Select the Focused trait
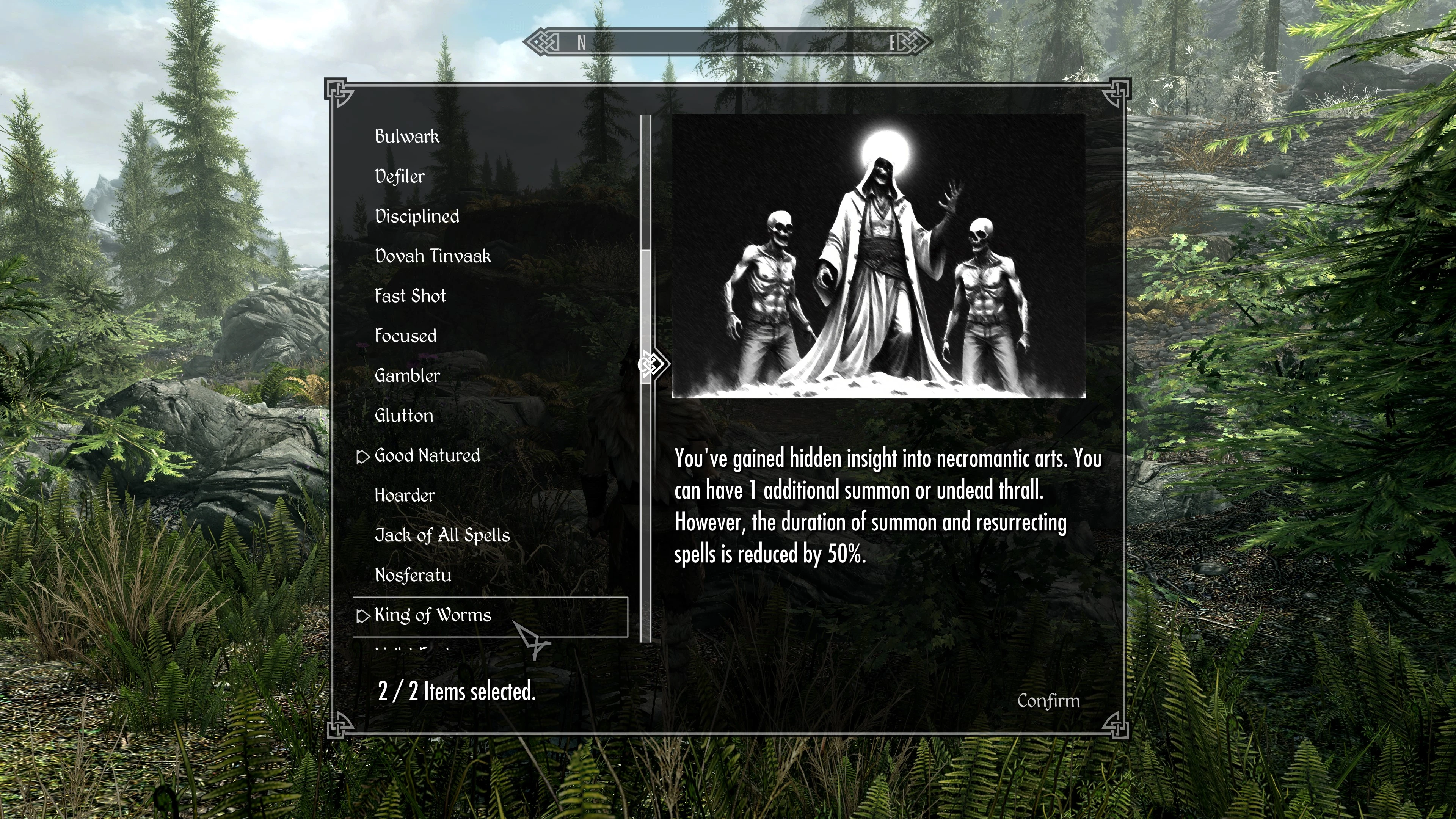Screen dimensions: 1456x819 click(406, 336)
